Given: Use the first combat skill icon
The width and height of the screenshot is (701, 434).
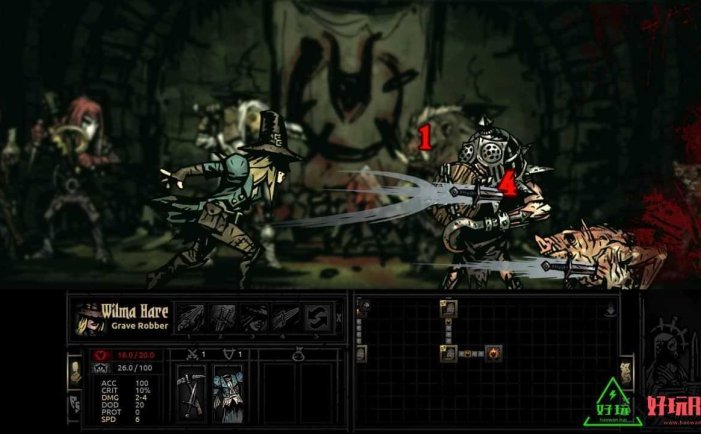Looking at the screenshot, I should pyautogui.click(x=190, y=318).
